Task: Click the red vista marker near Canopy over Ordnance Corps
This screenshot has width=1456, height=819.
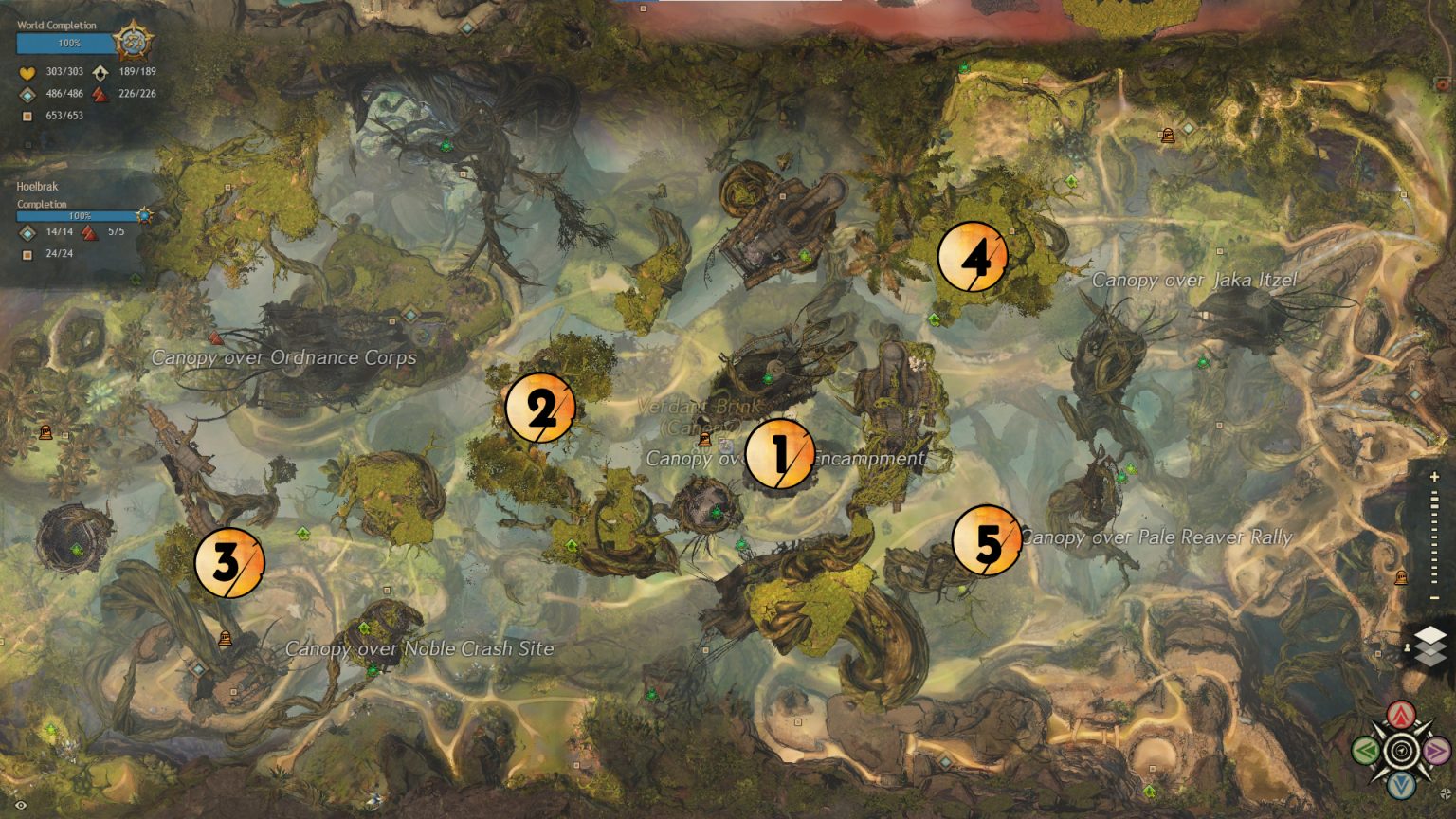Action: click(x=215, y=337)
